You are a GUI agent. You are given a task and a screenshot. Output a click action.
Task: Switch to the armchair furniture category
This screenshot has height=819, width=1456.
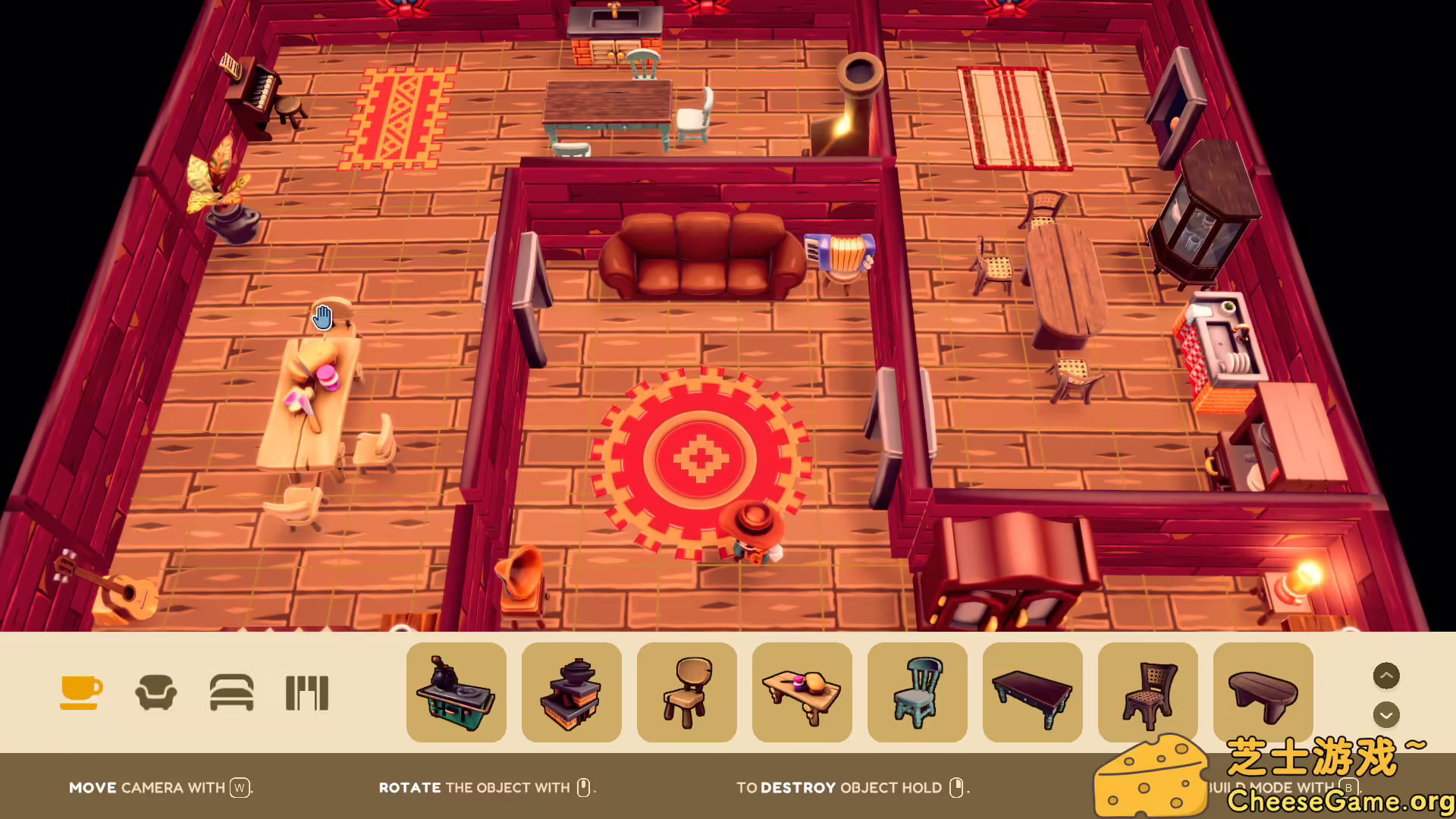[x=156, y=692]
